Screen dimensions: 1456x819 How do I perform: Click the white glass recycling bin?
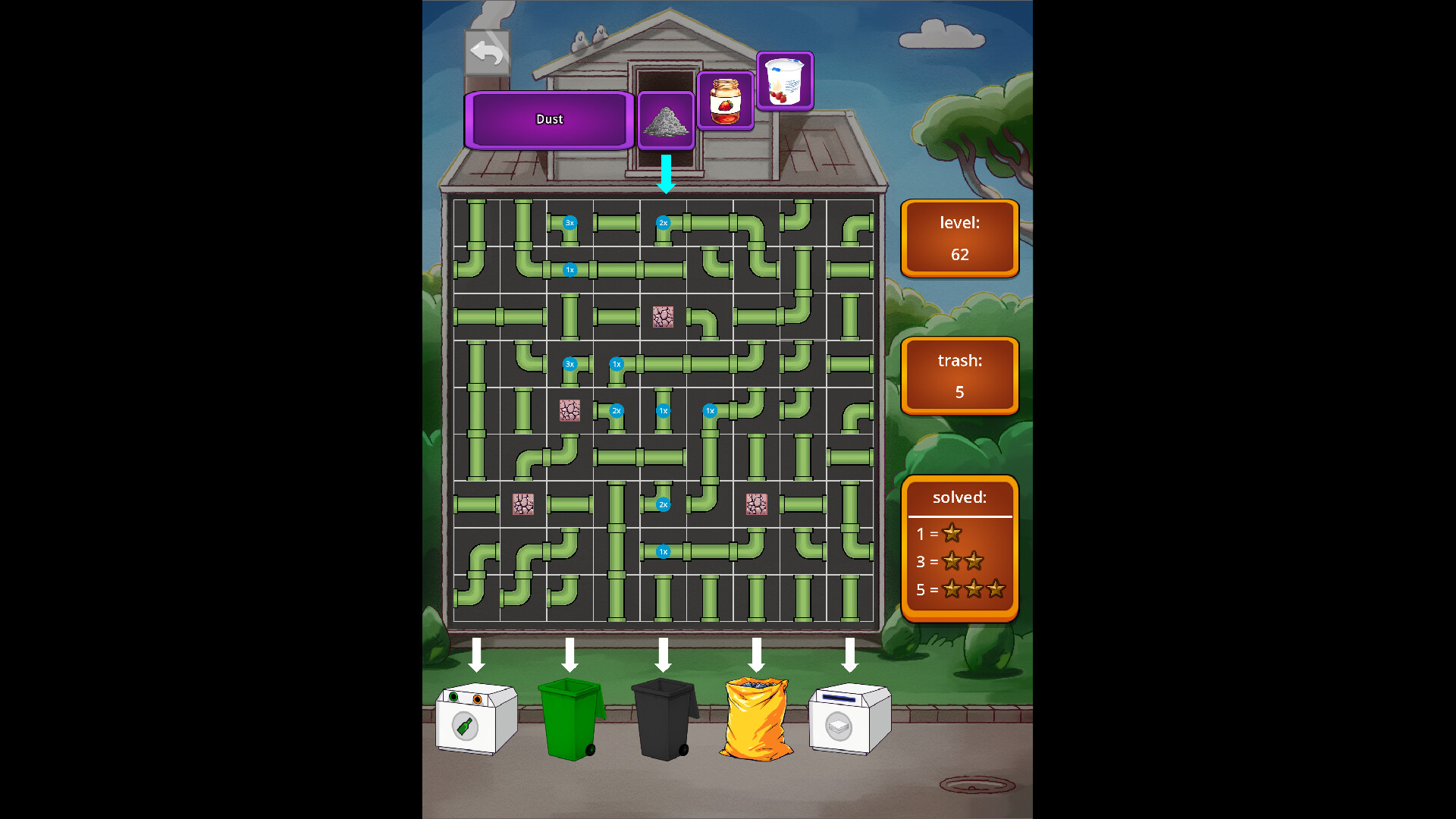click(475, 720)
